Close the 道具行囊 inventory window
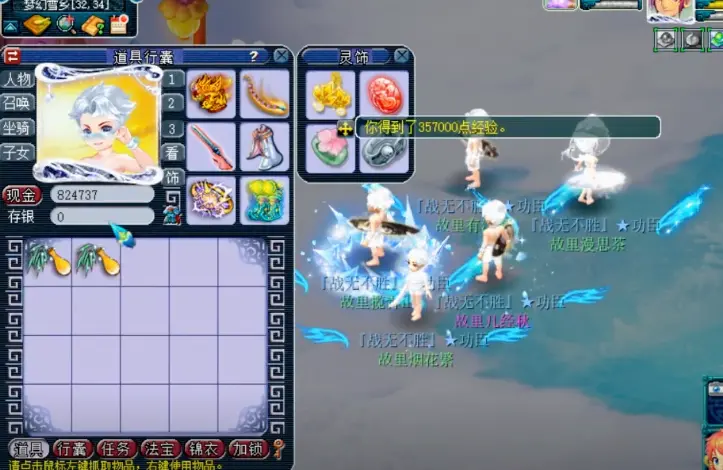Viewport: 723px width, 470px height. (281, 56)
